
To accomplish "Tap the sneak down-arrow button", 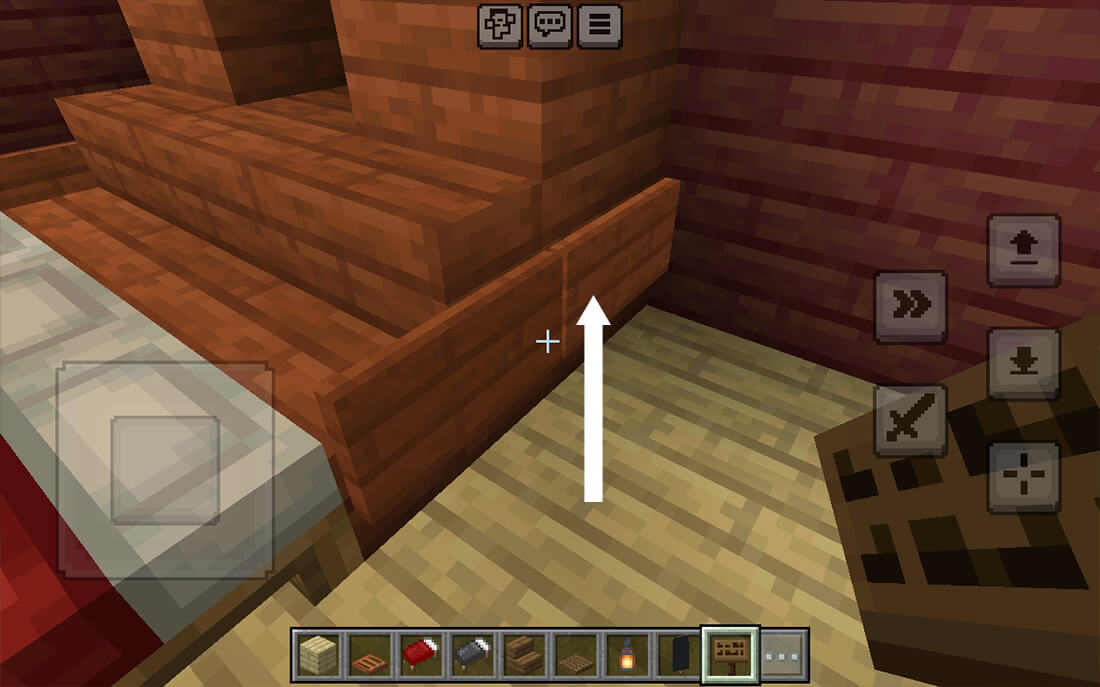I will pyautogui.click(x=1023, y=363).
